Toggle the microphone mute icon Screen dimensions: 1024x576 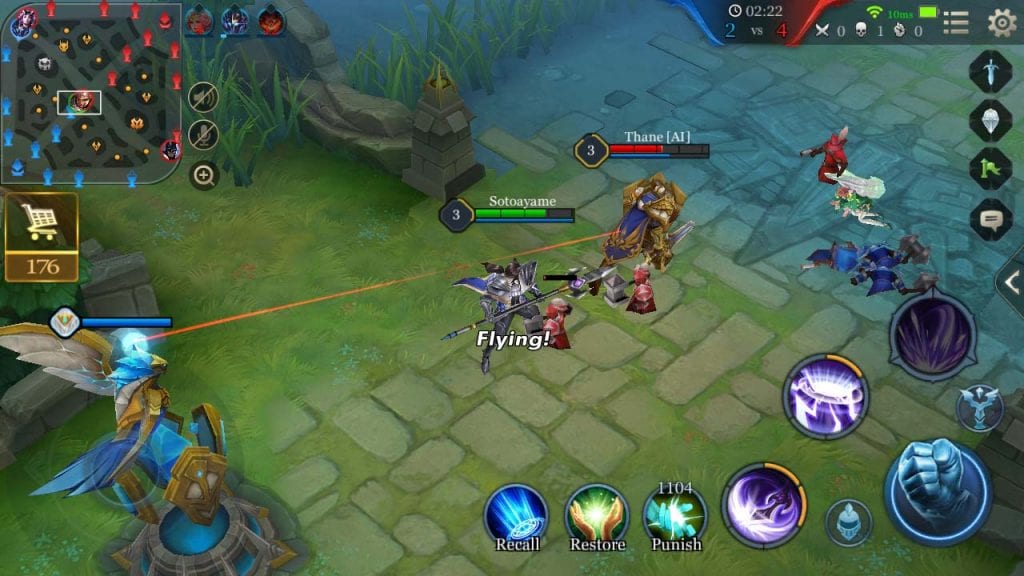pyautogui.click(x=203, y=135)
